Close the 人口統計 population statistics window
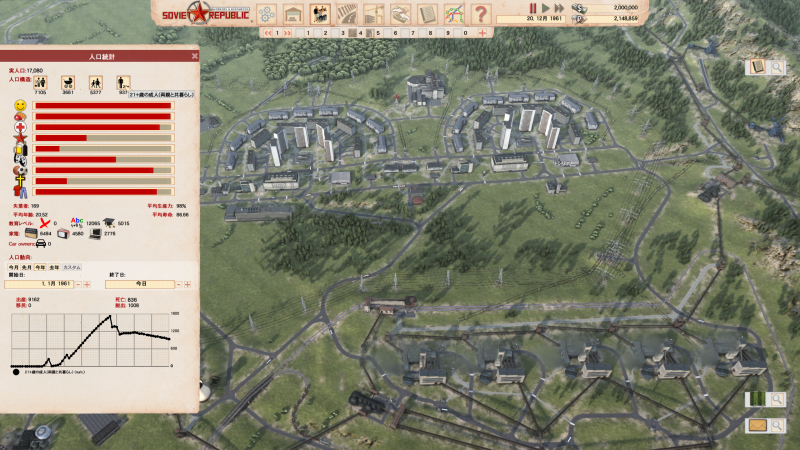The width and height of the screenshot is (800, 450). pyautogui.click(x=194, y=55)
